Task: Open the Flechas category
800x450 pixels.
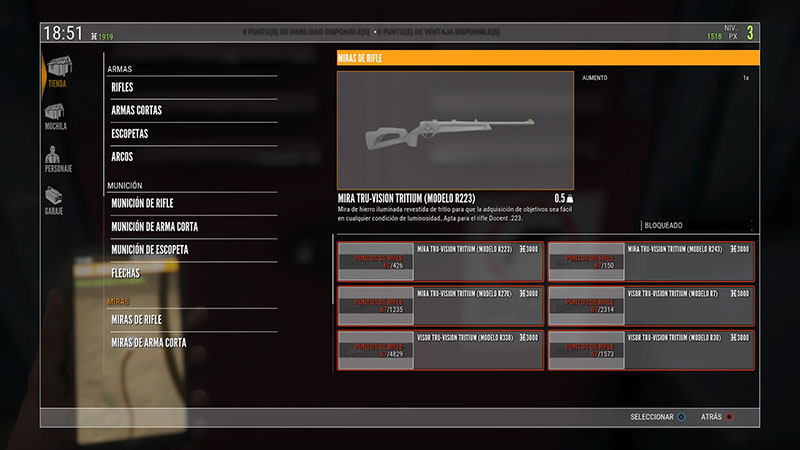Action: click(192, 273)
